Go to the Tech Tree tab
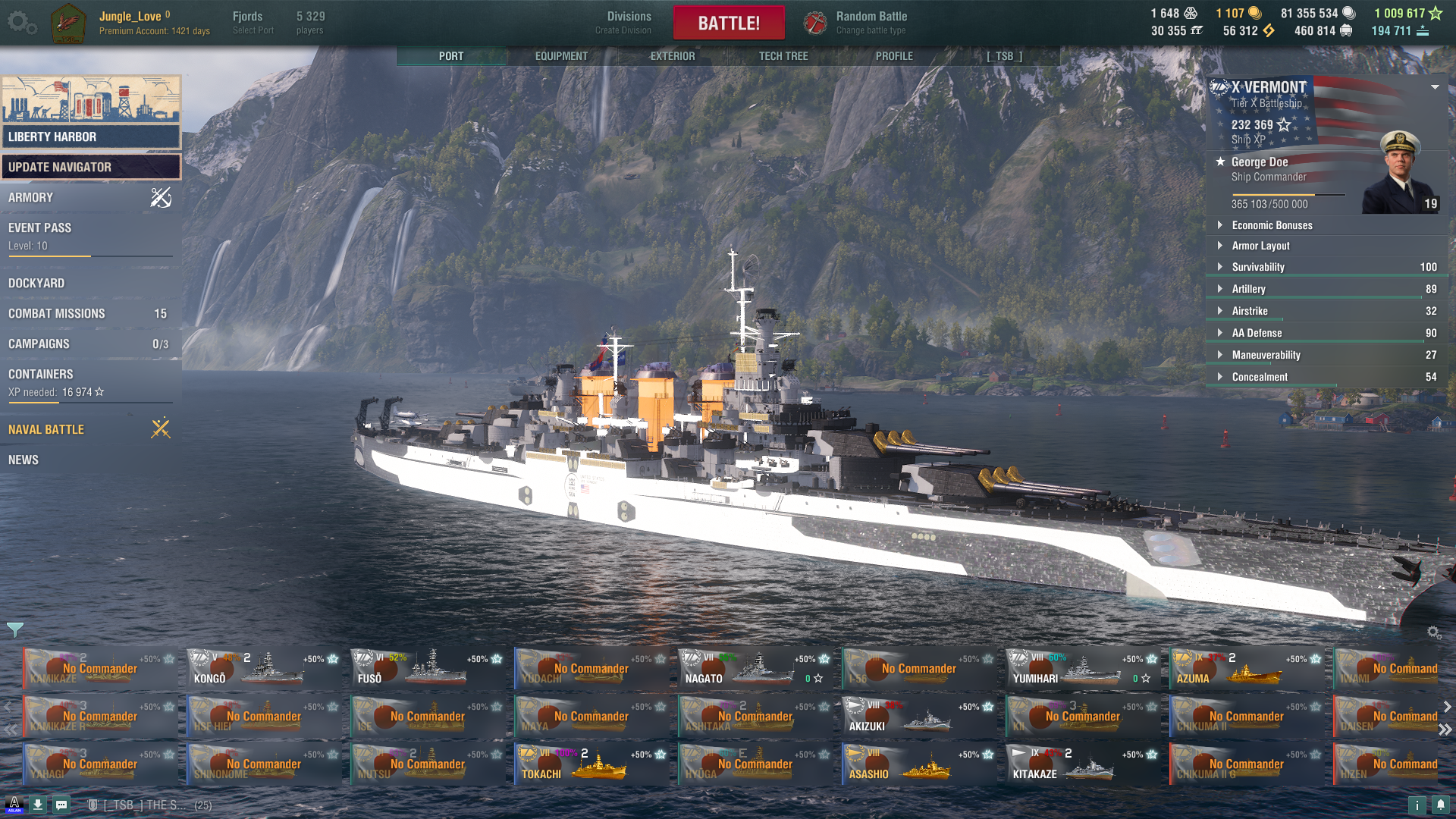 [783, 56]
